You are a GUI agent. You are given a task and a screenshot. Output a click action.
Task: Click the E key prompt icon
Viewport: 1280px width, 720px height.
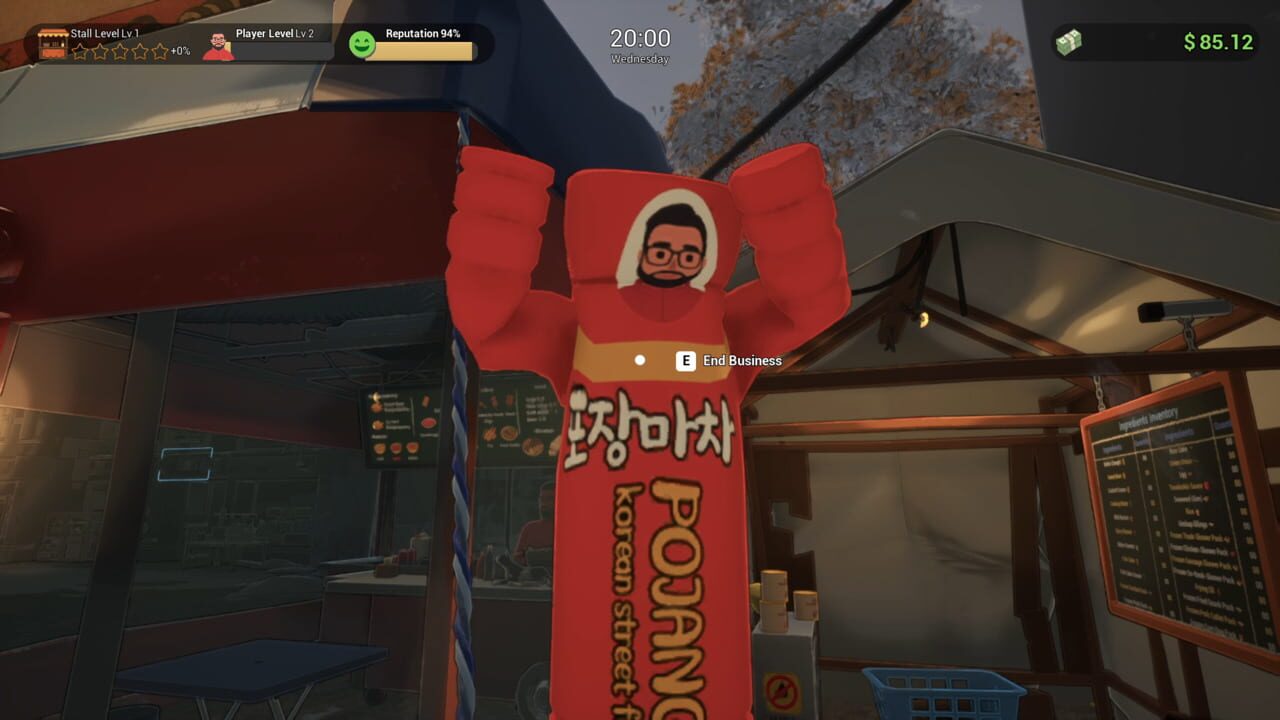click(x=685, y=361)
